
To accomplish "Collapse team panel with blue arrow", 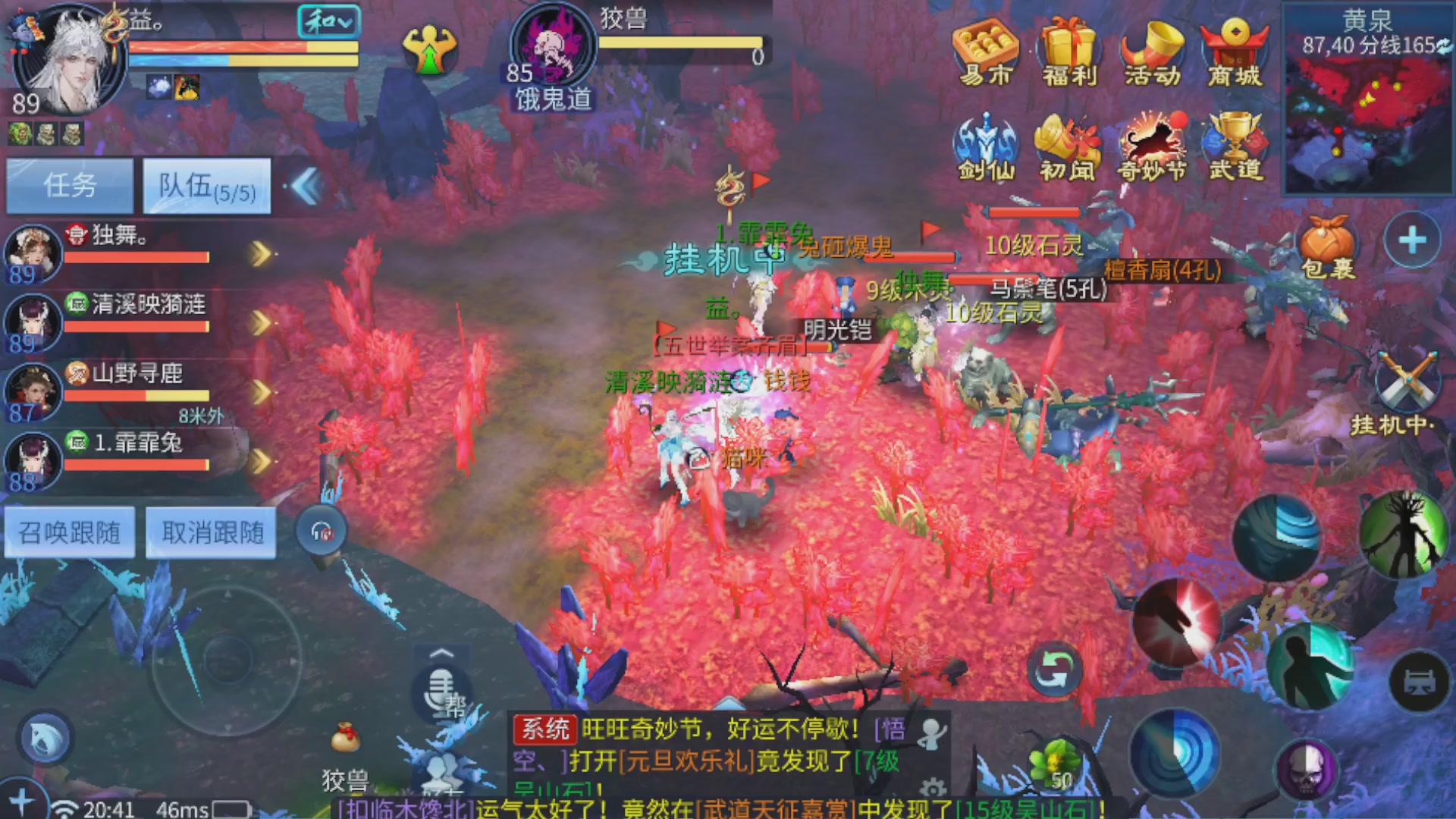I will click(309, 186).
